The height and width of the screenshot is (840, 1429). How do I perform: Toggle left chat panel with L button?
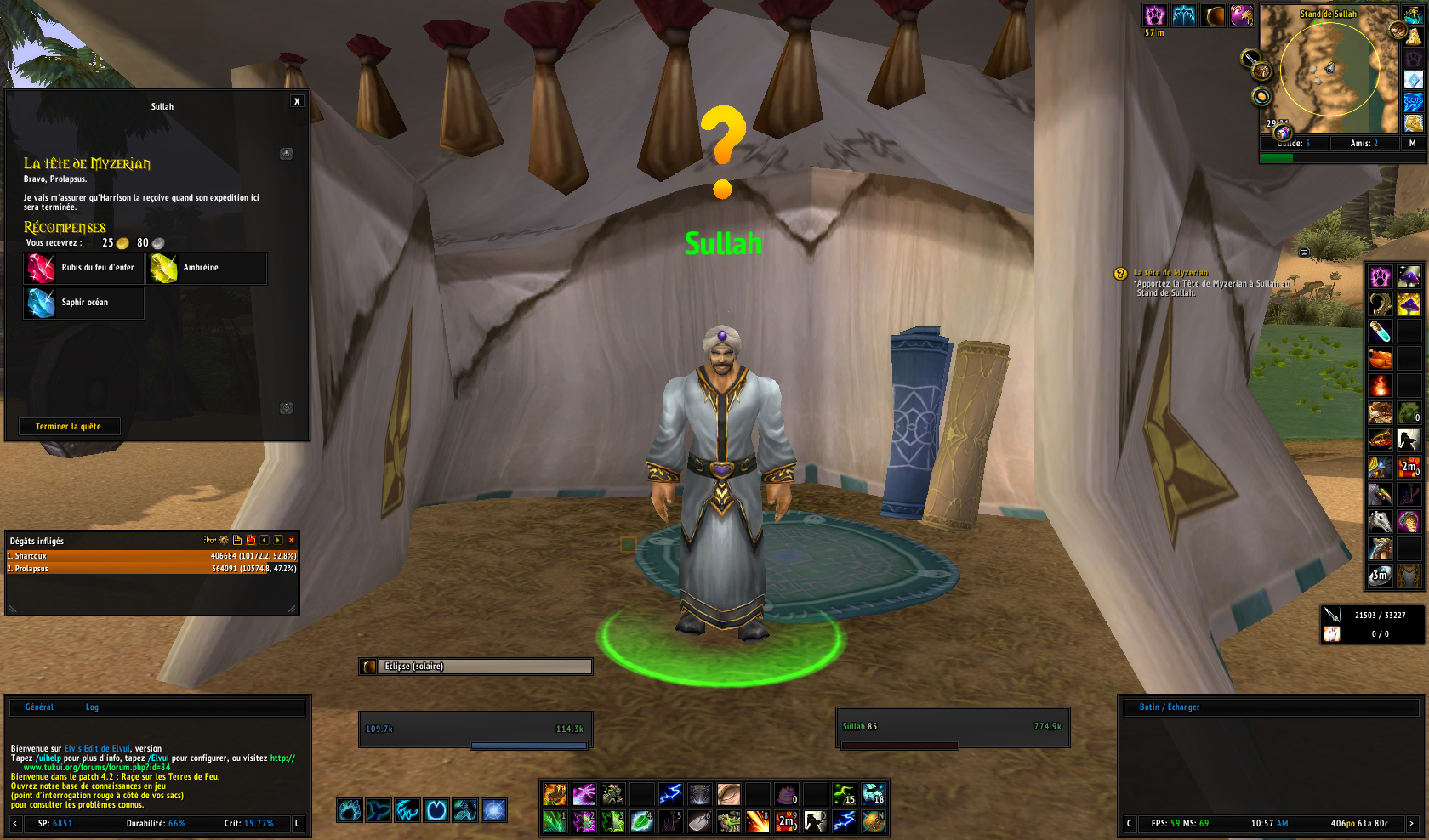[x=297, y=823]
